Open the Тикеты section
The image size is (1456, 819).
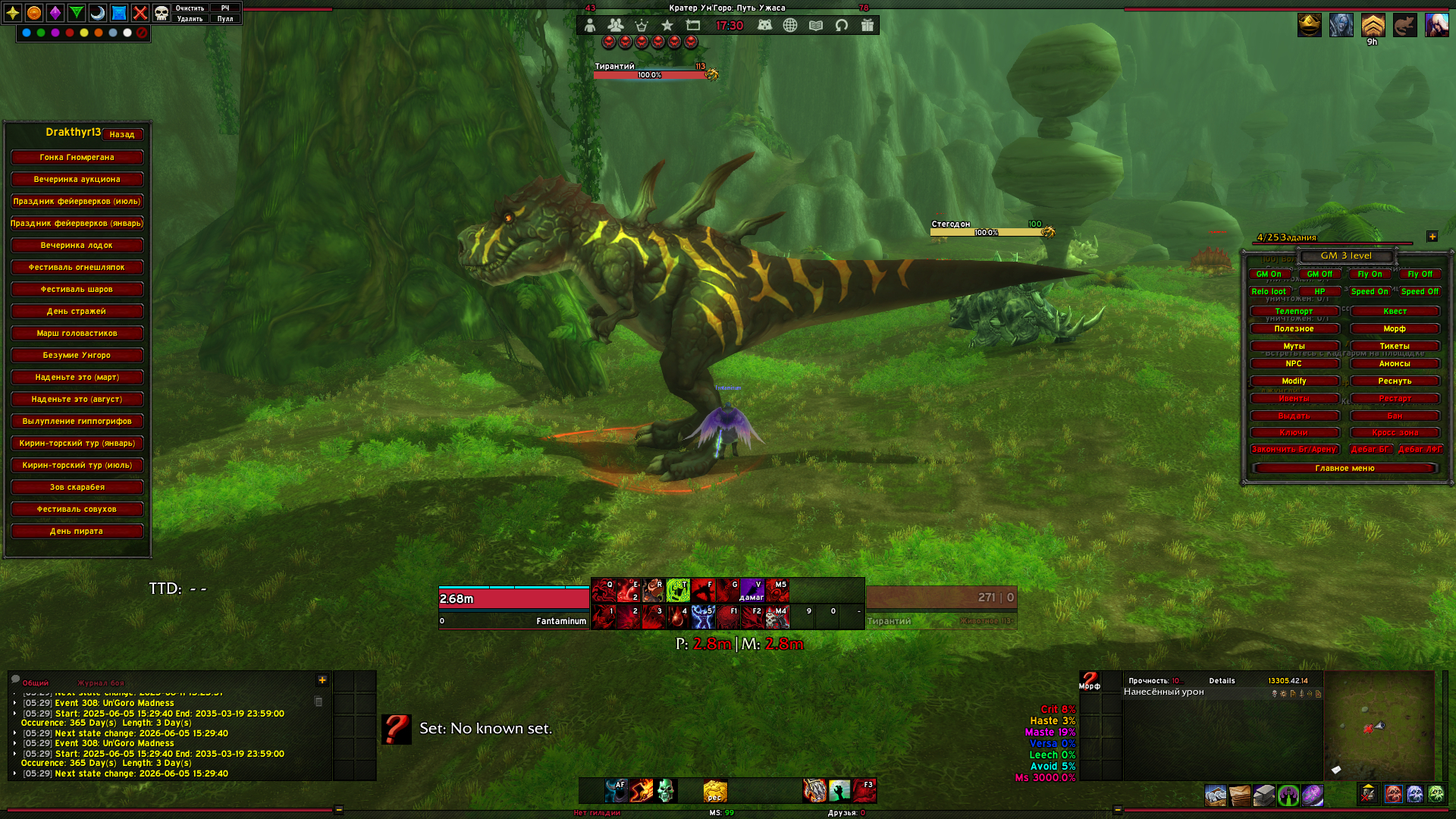pyautogui.click(x=1395, y=346)
